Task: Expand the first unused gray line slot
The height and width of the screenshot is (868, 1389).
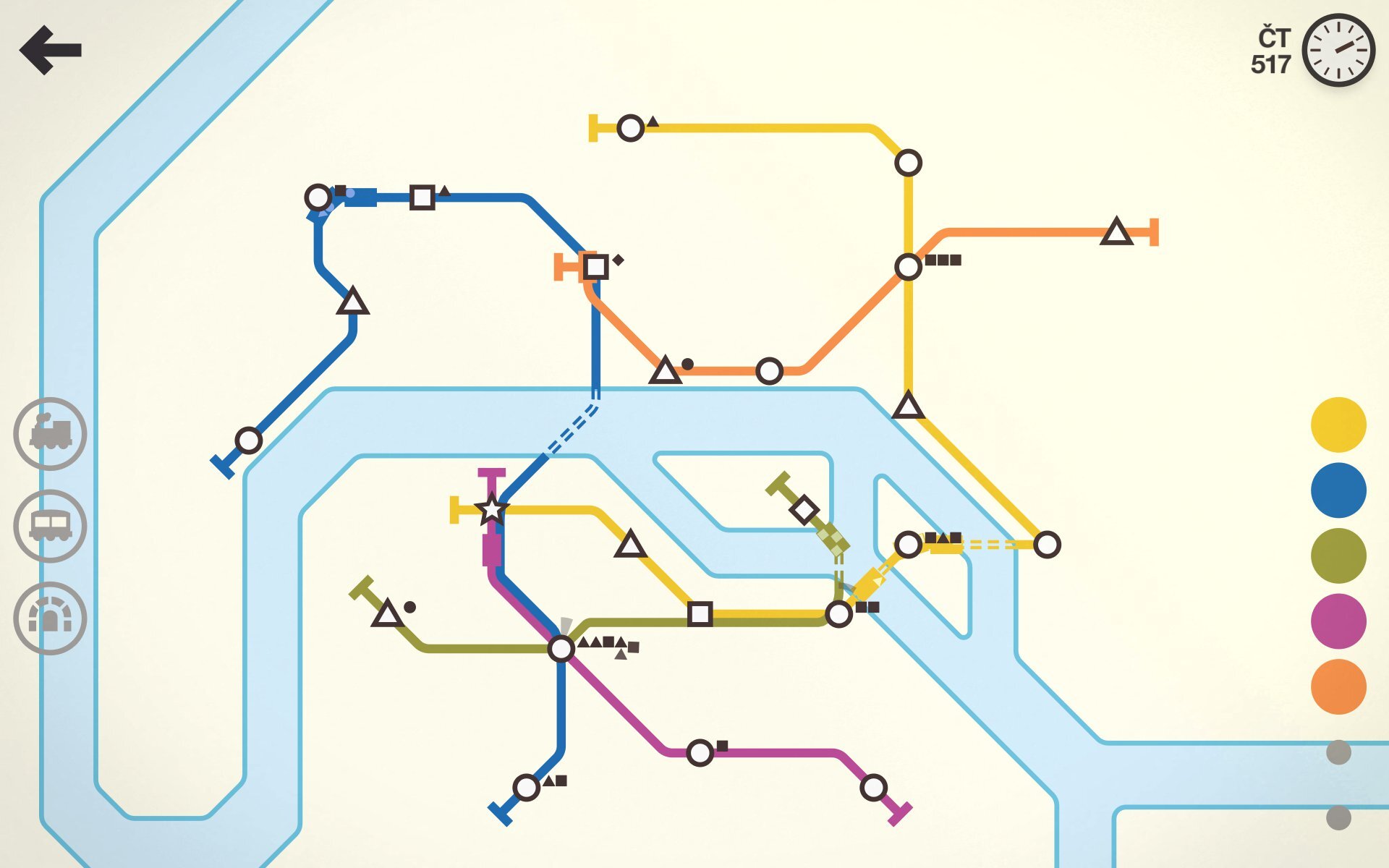Action: point(1339,752)
